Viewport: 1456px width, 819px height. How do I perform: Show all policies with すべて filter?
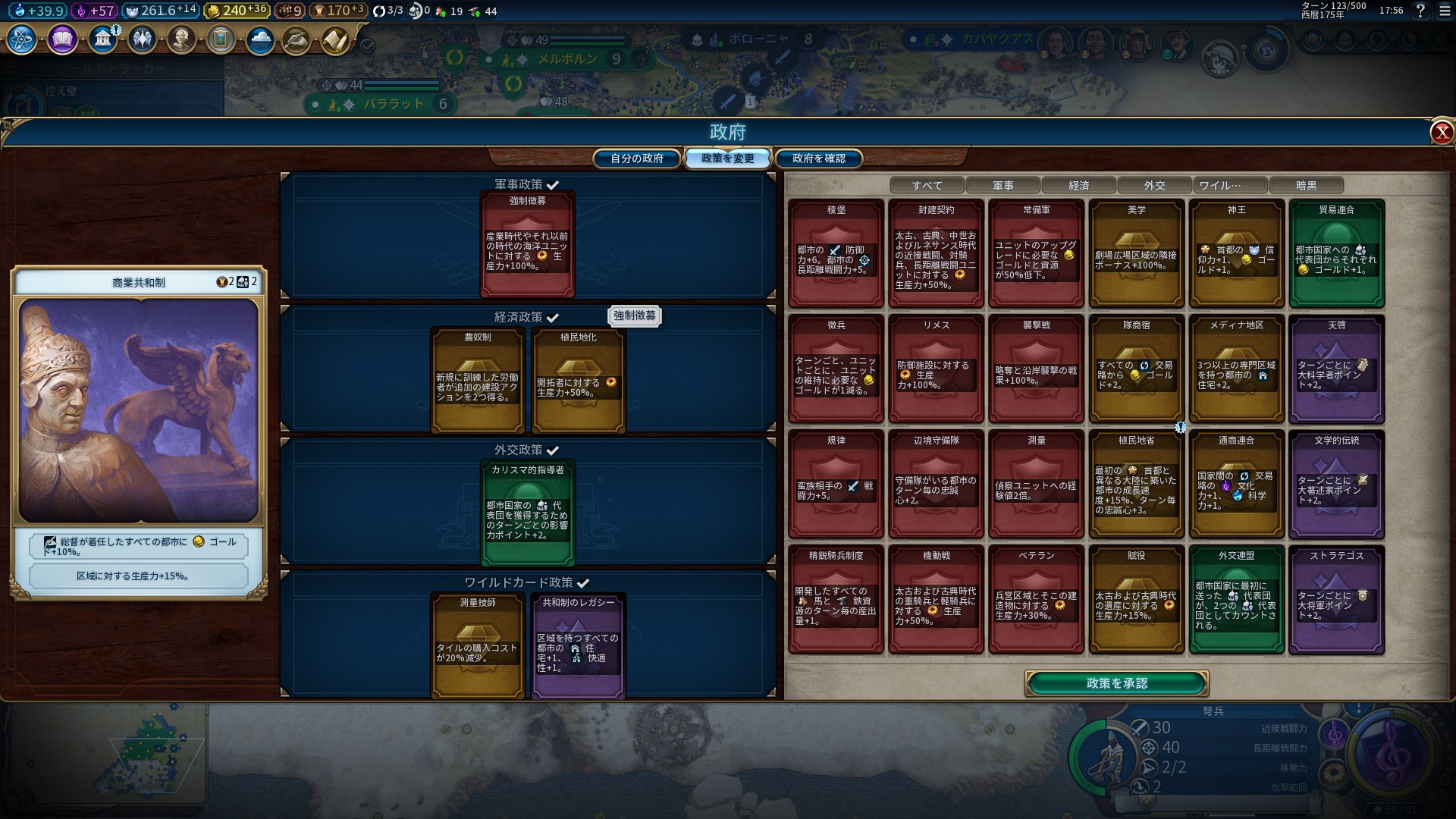(927, 186)
